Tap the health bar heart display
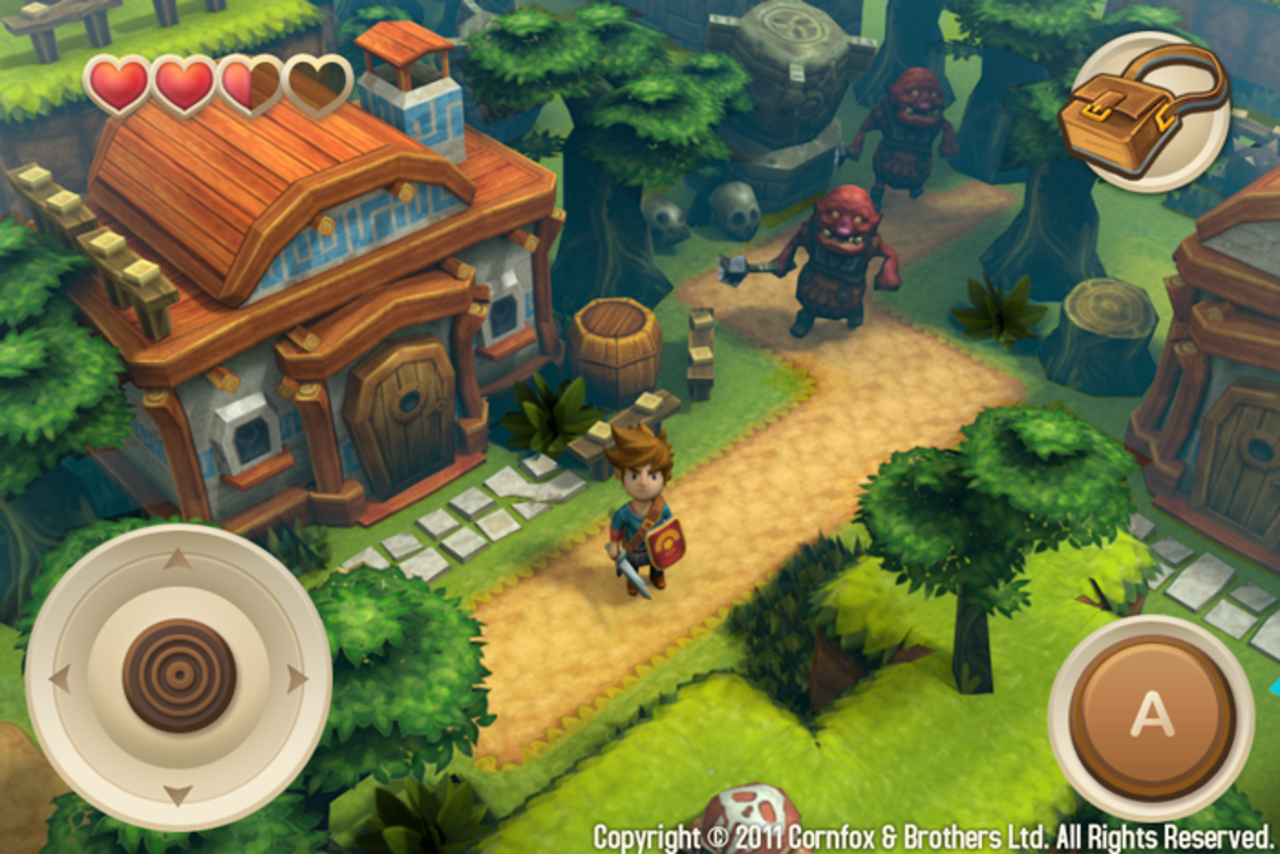The width and height of the screenshot is (1280, 854). coord(215,83)
